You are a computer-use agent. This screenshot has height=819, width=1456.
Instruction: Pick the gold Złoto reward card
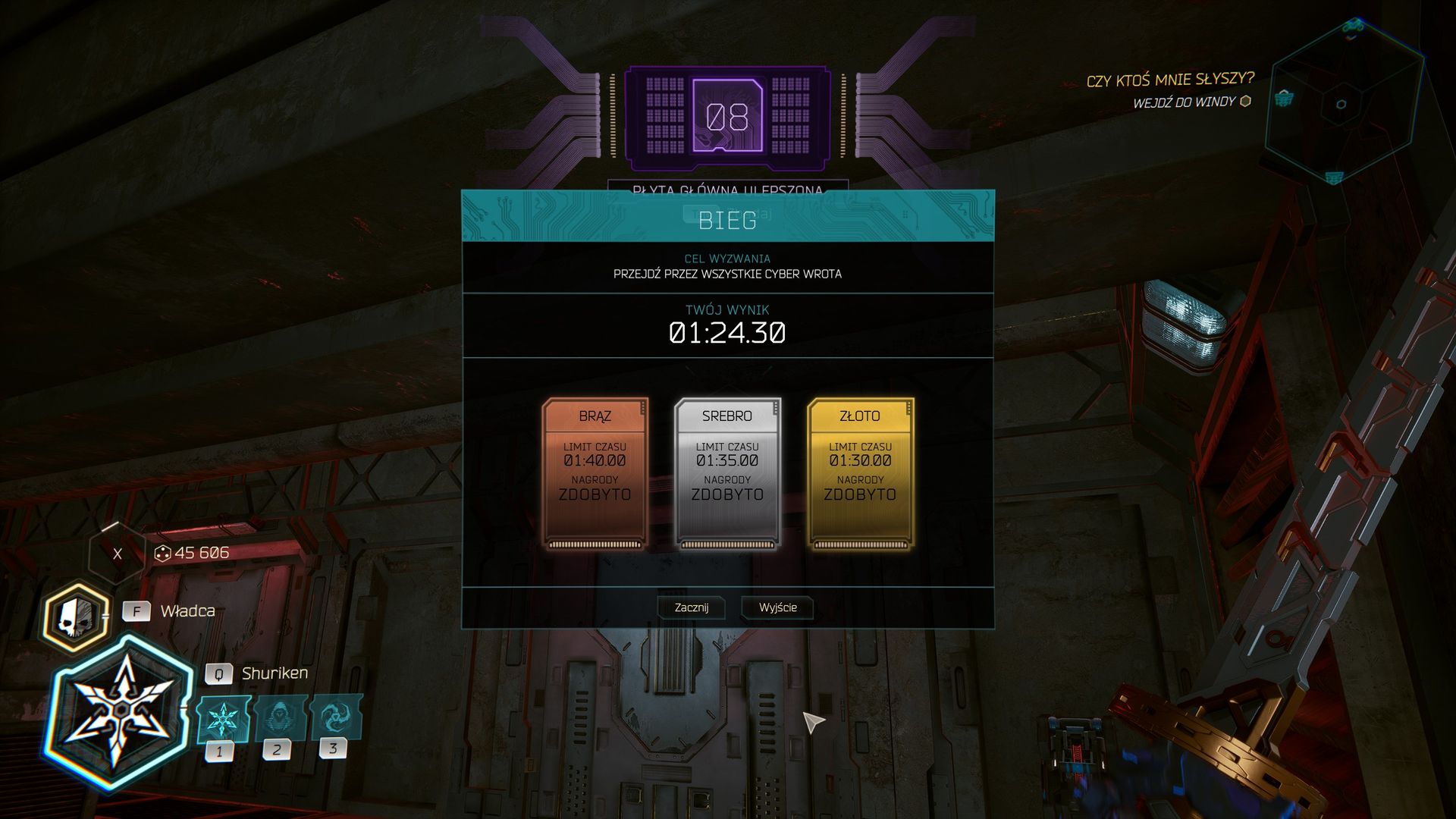[x=860, y=472]
